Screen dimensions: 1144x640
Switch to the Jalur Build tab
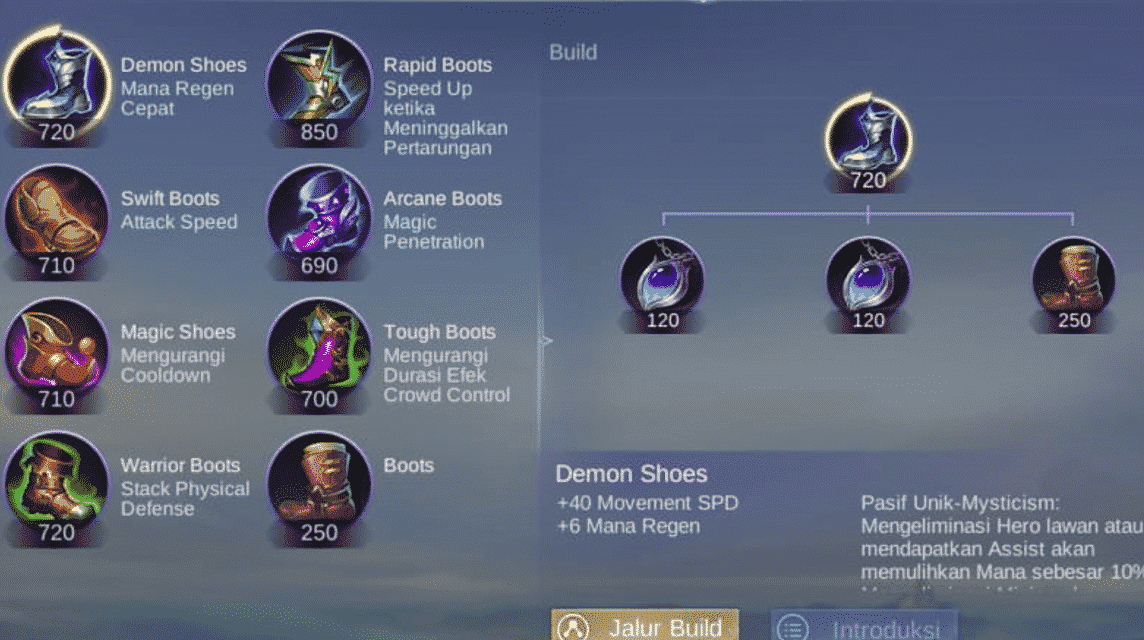point(645,627)
